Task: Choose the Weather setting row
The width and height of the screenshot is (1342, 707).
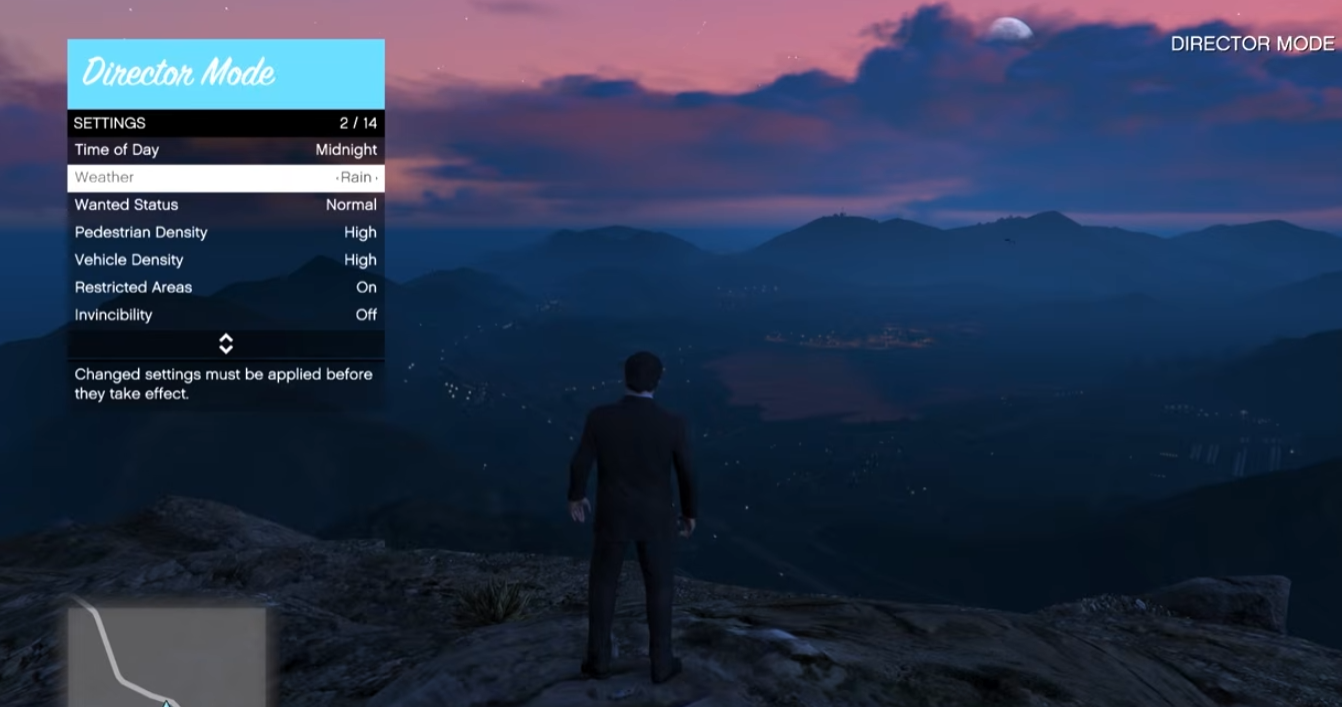Action: [x=225, y=178]
